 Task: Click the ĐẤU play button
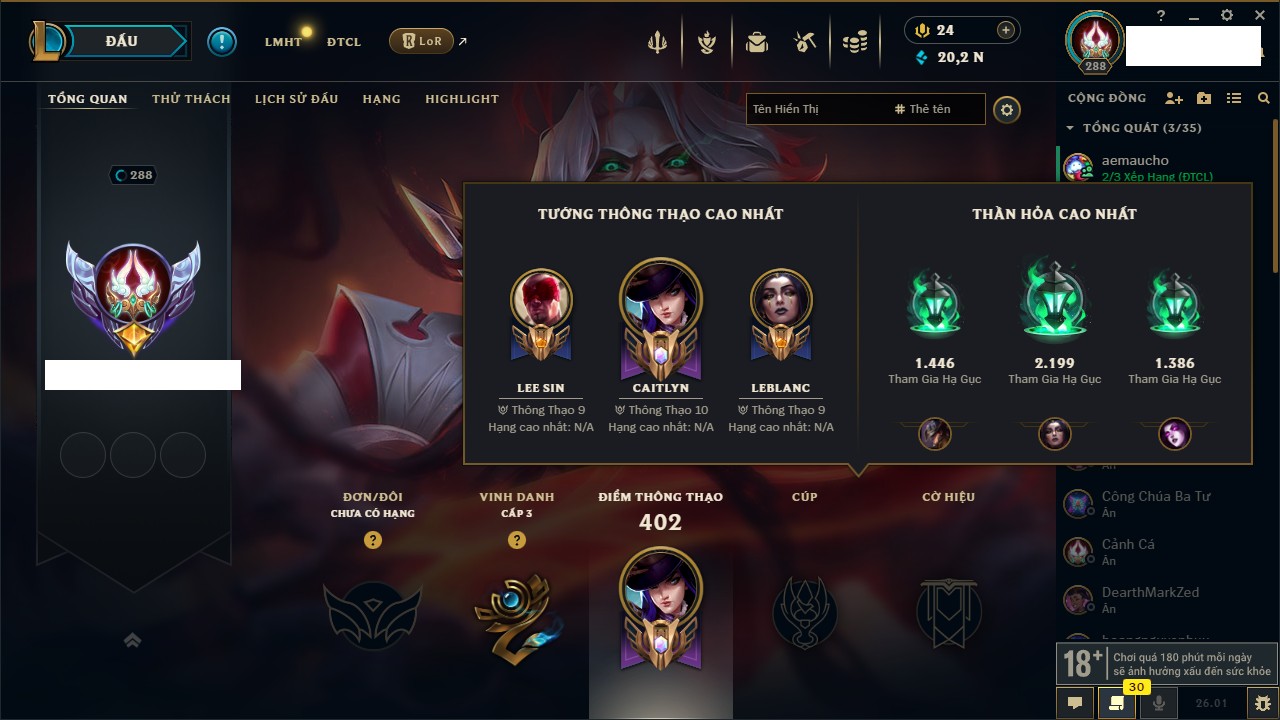click(x=121, y=41)
